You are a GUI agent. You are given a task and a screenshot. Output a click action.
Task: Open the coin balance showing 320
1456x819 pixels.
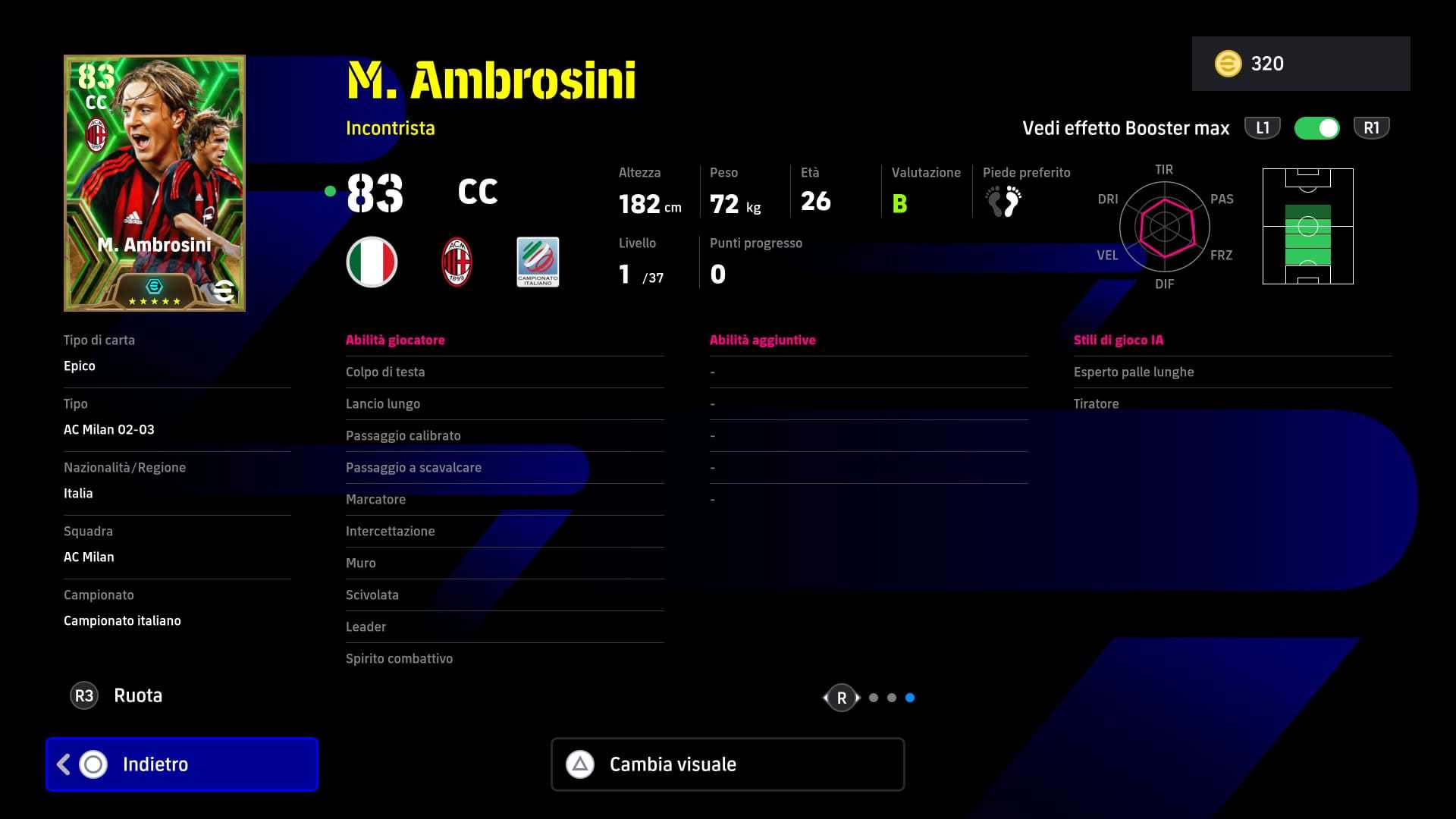tap(1301, 64)
